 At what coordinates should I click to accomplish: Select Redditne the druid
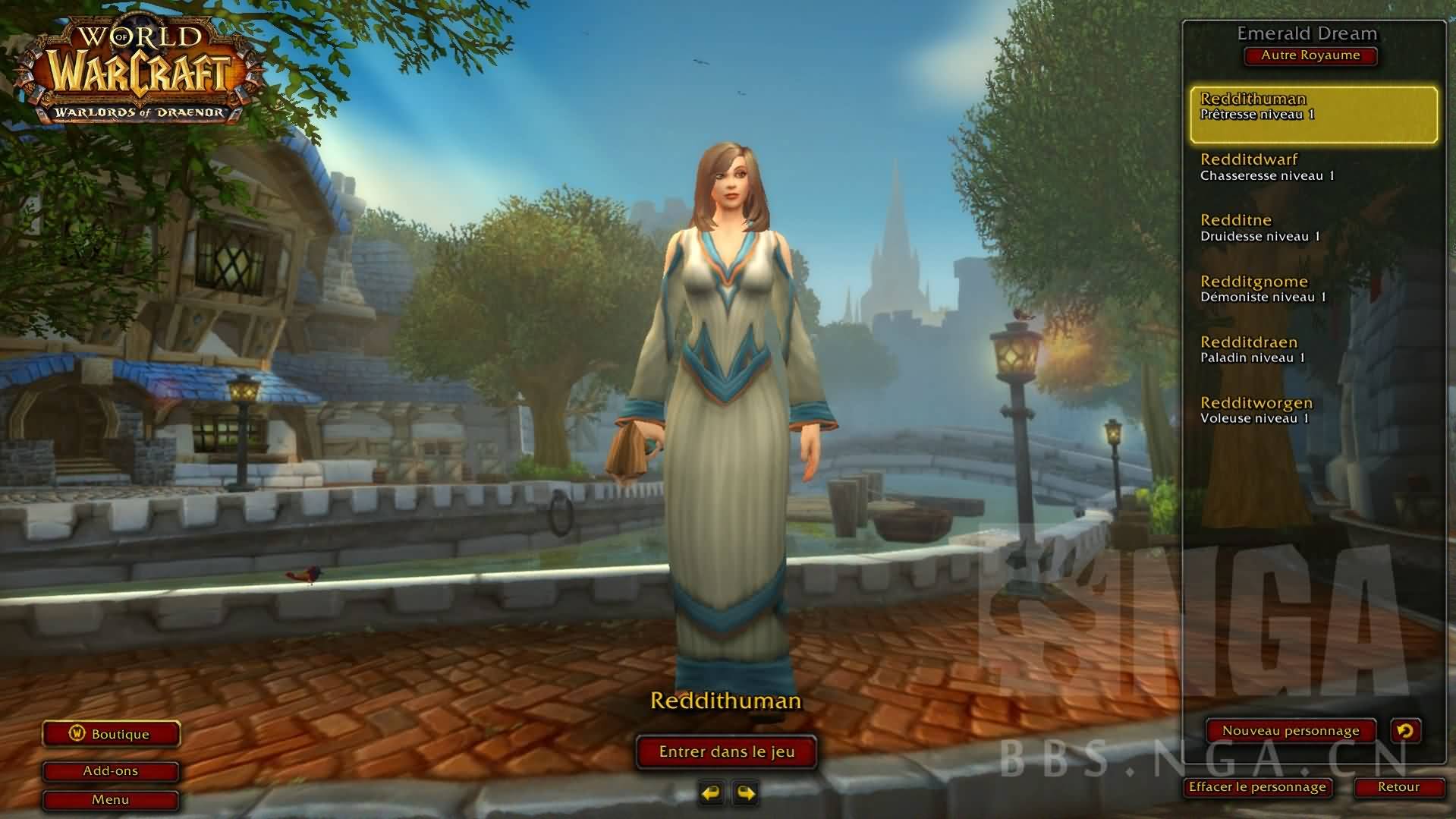(x=1313, y=228)
